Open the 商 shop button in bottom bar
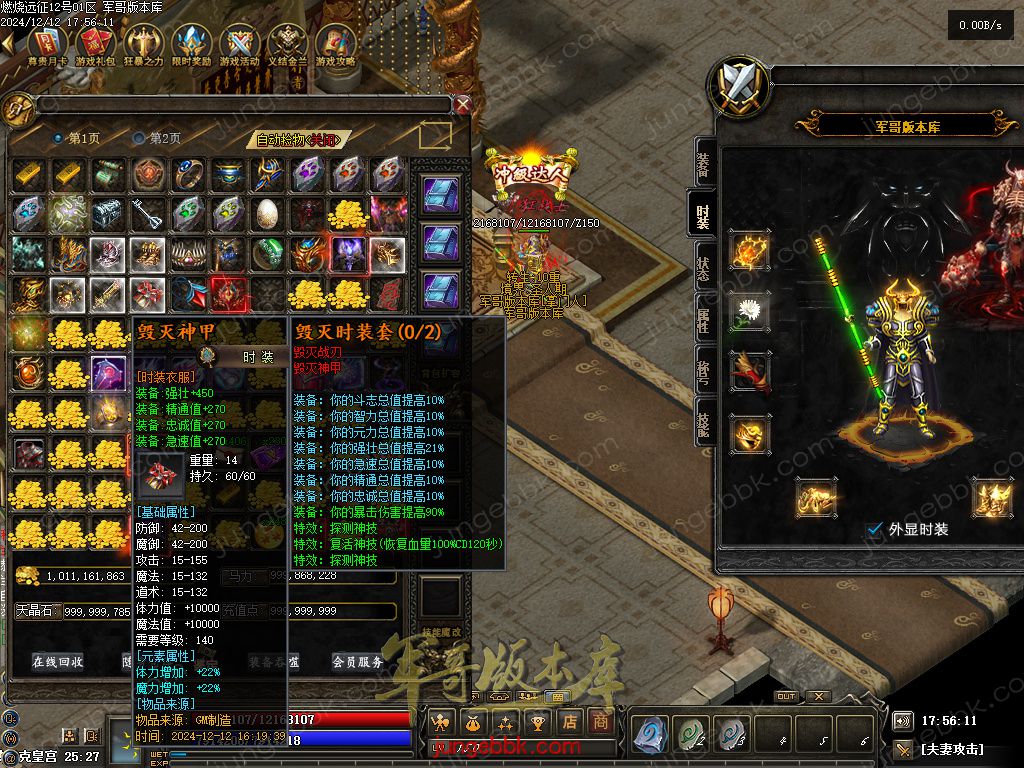The image size is (1024, 768). click(600, 720)
